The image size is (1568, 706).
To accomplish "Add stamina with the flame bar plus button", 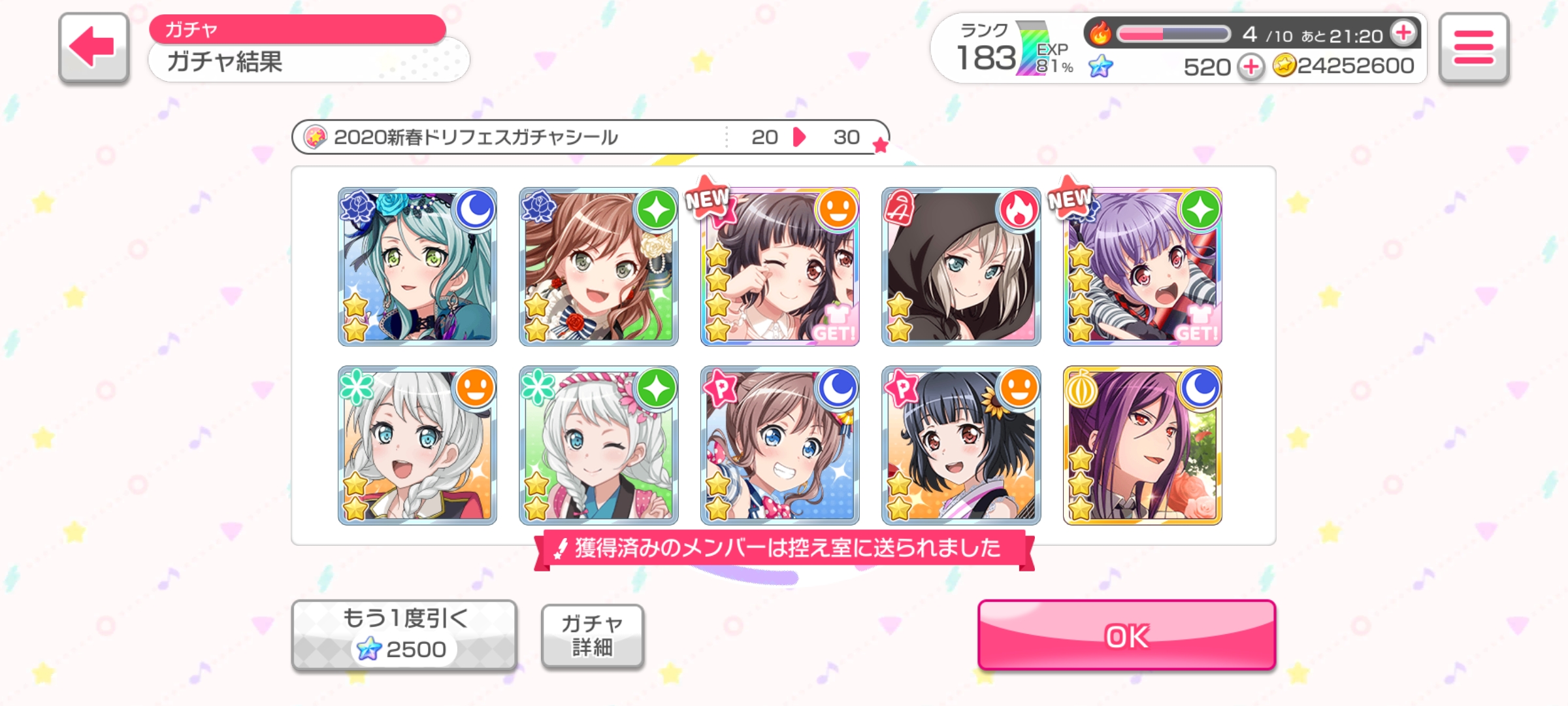I will (1403, 33).
